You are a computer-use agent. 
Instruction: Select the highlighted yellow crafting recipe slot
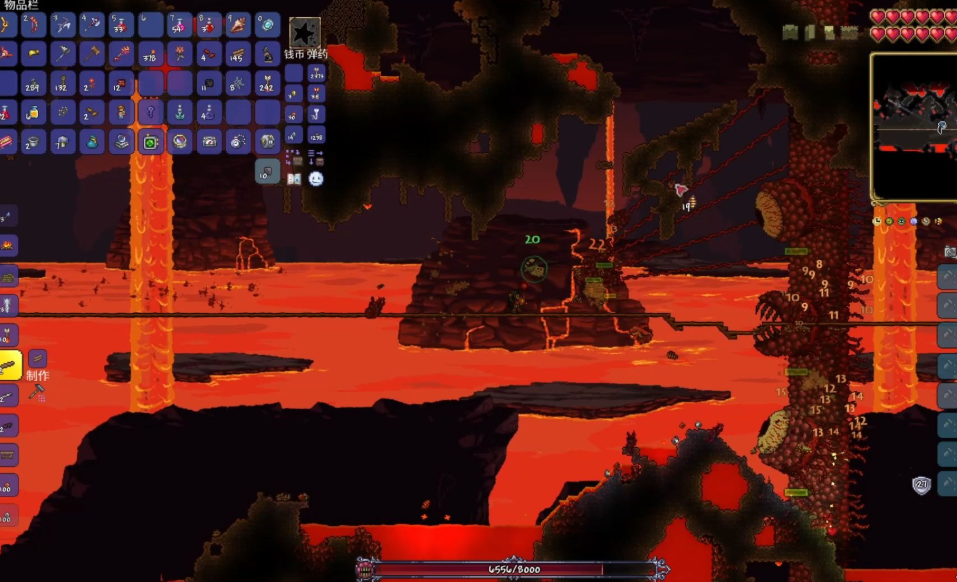[9, 365]
